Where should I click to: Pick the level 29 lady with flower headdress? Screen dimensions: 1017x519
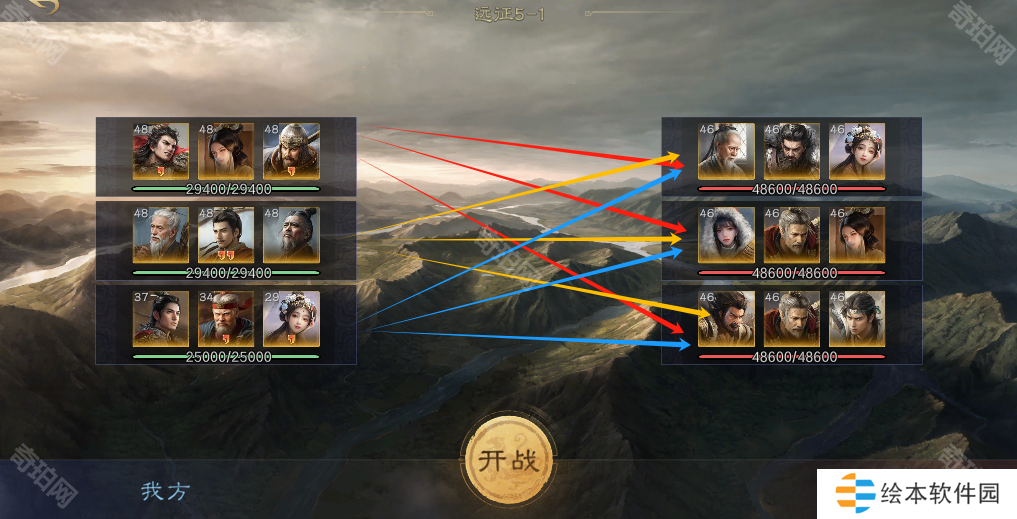pos(291,318)
